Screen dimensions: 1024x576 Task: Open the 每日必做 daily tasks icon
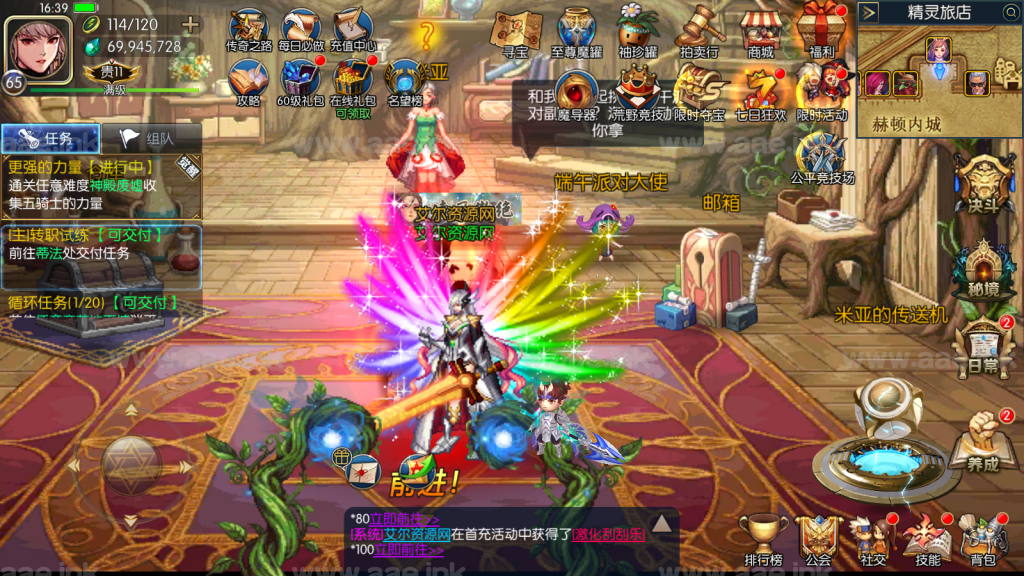click(x=300, y=28)
